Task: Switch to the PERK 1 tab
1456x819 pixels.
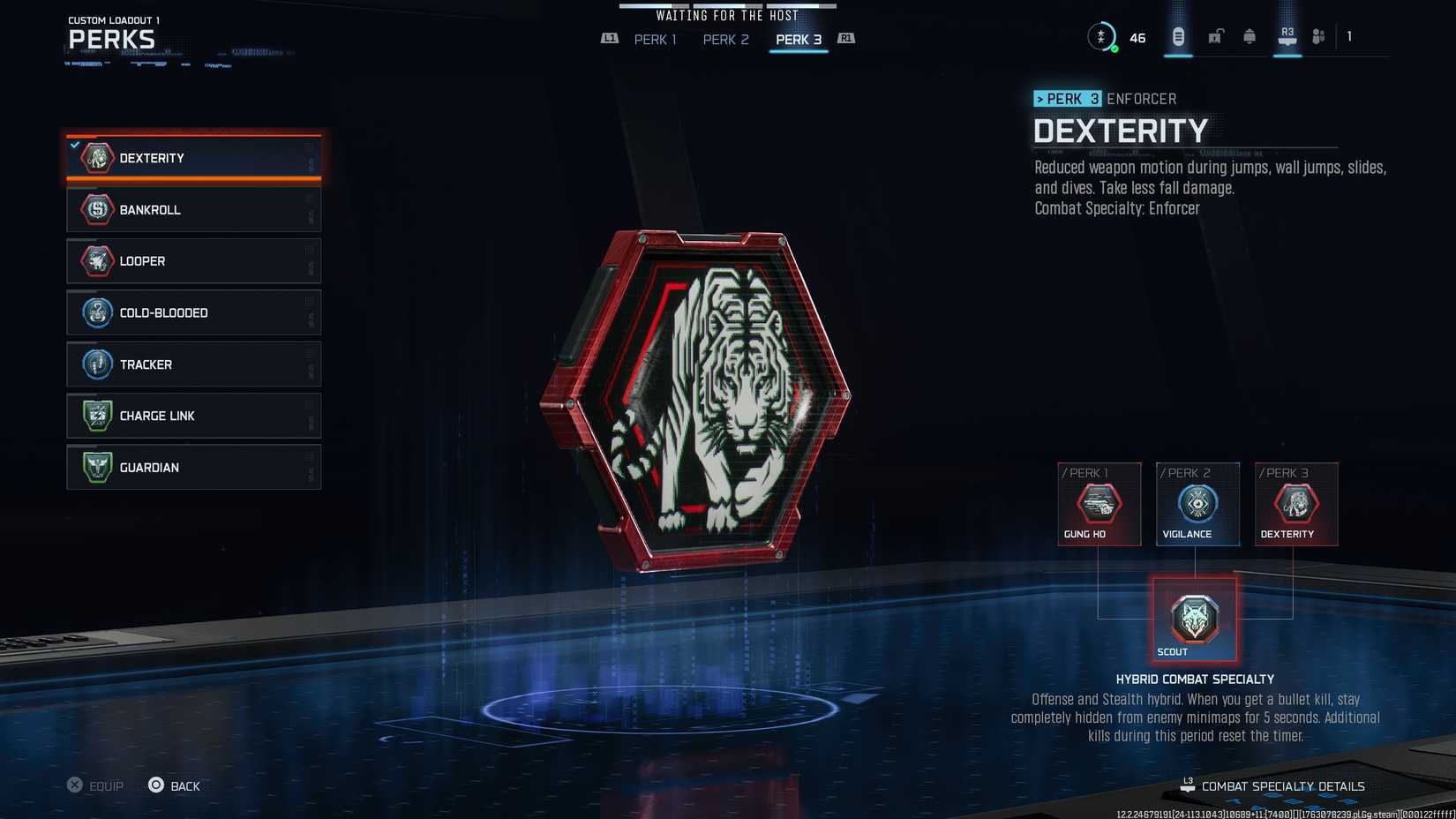Action: (x=655, y=40)
